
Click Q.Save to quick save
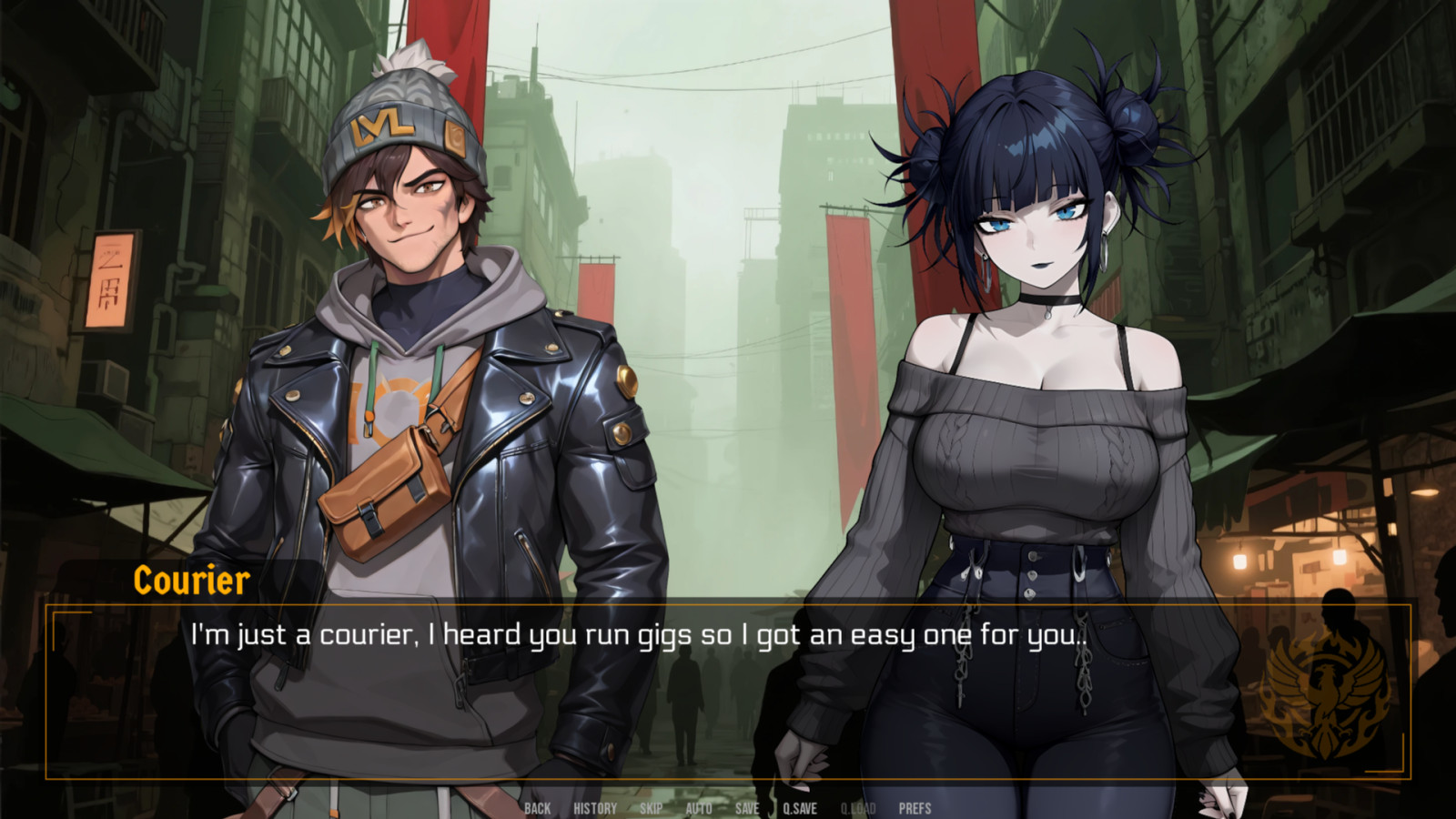pyautogui.click(x=800, y=808)
